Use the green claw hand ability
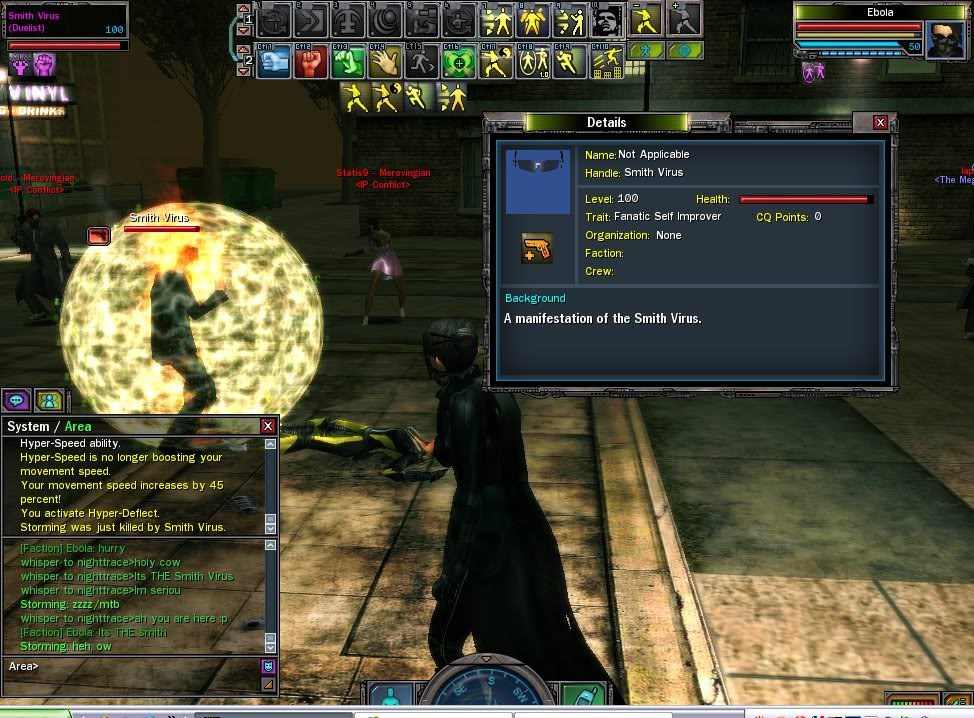The height and width of the screenshot is (718, 974). [x=346, y=62]
